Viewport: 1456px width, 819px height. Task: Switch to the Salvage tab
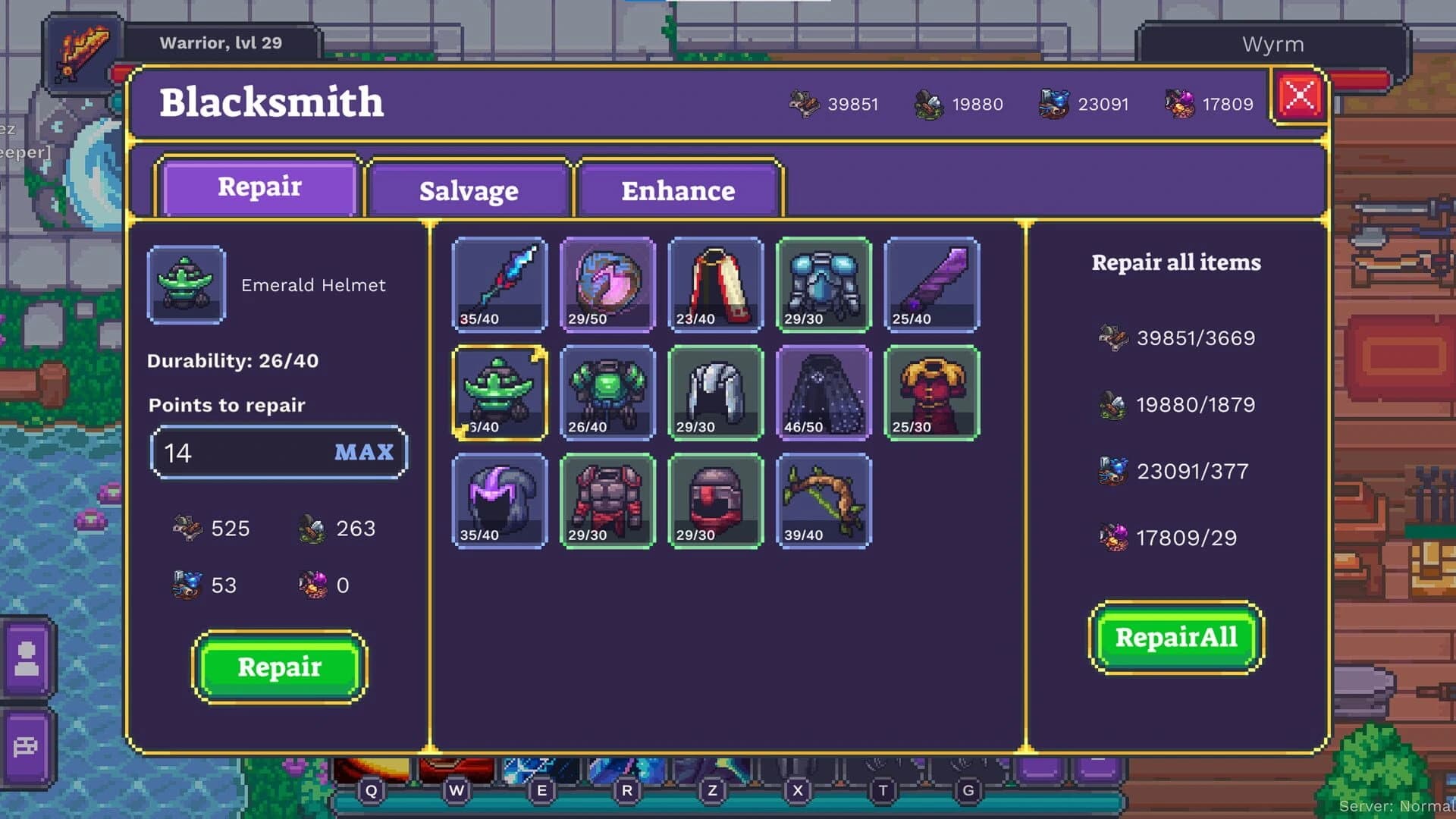pyautogui.click(x=468, y=191)
